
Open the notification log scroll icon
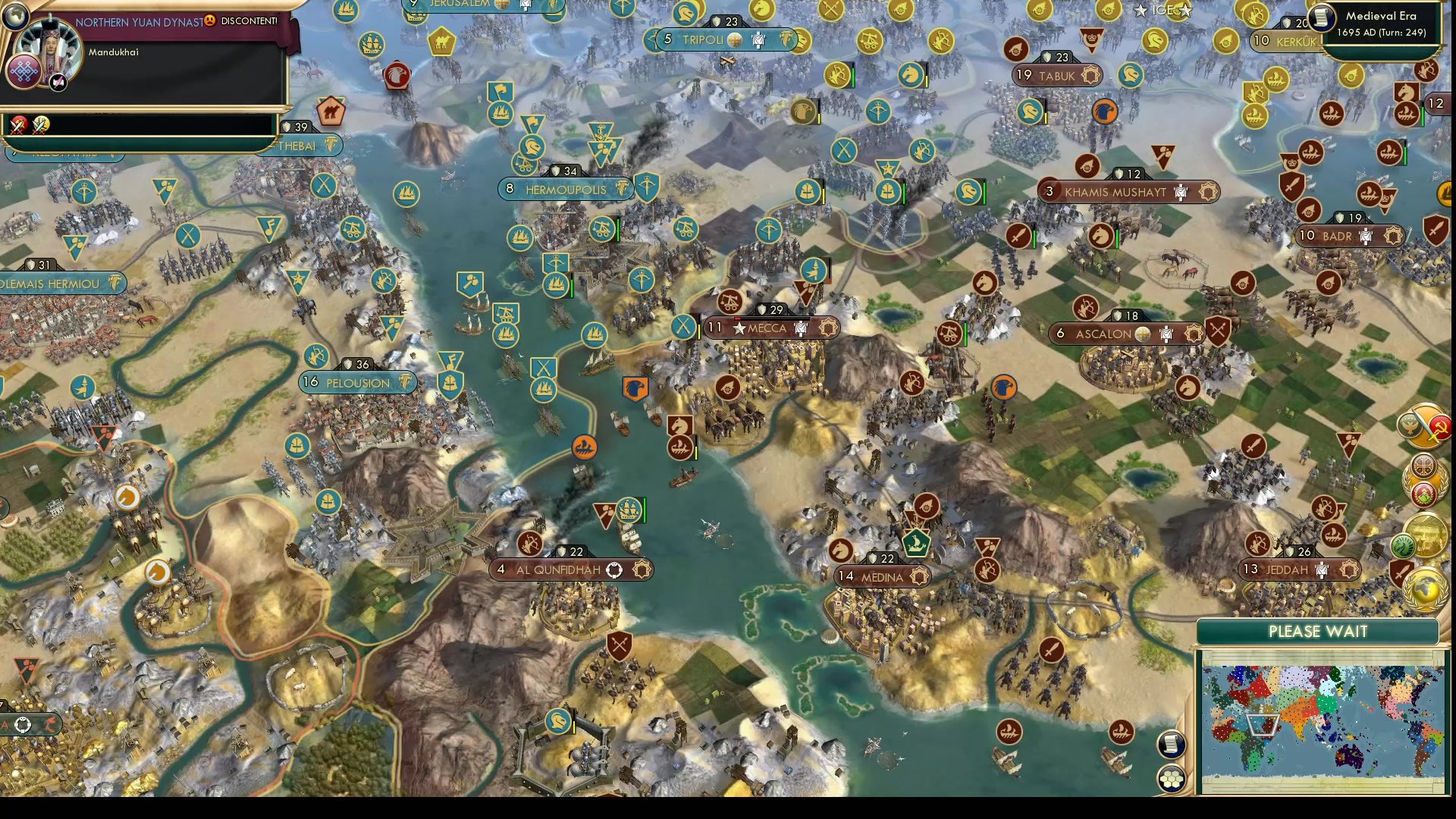coord(1172,745)
